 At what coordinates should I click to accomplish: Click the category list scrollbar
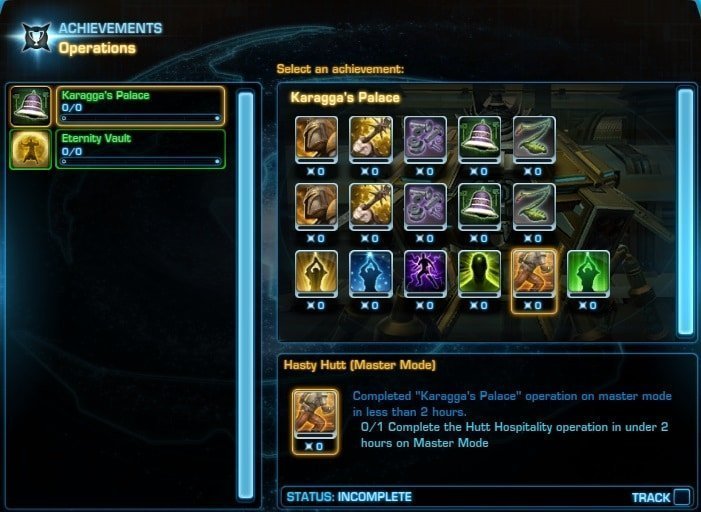click(245, 294)
